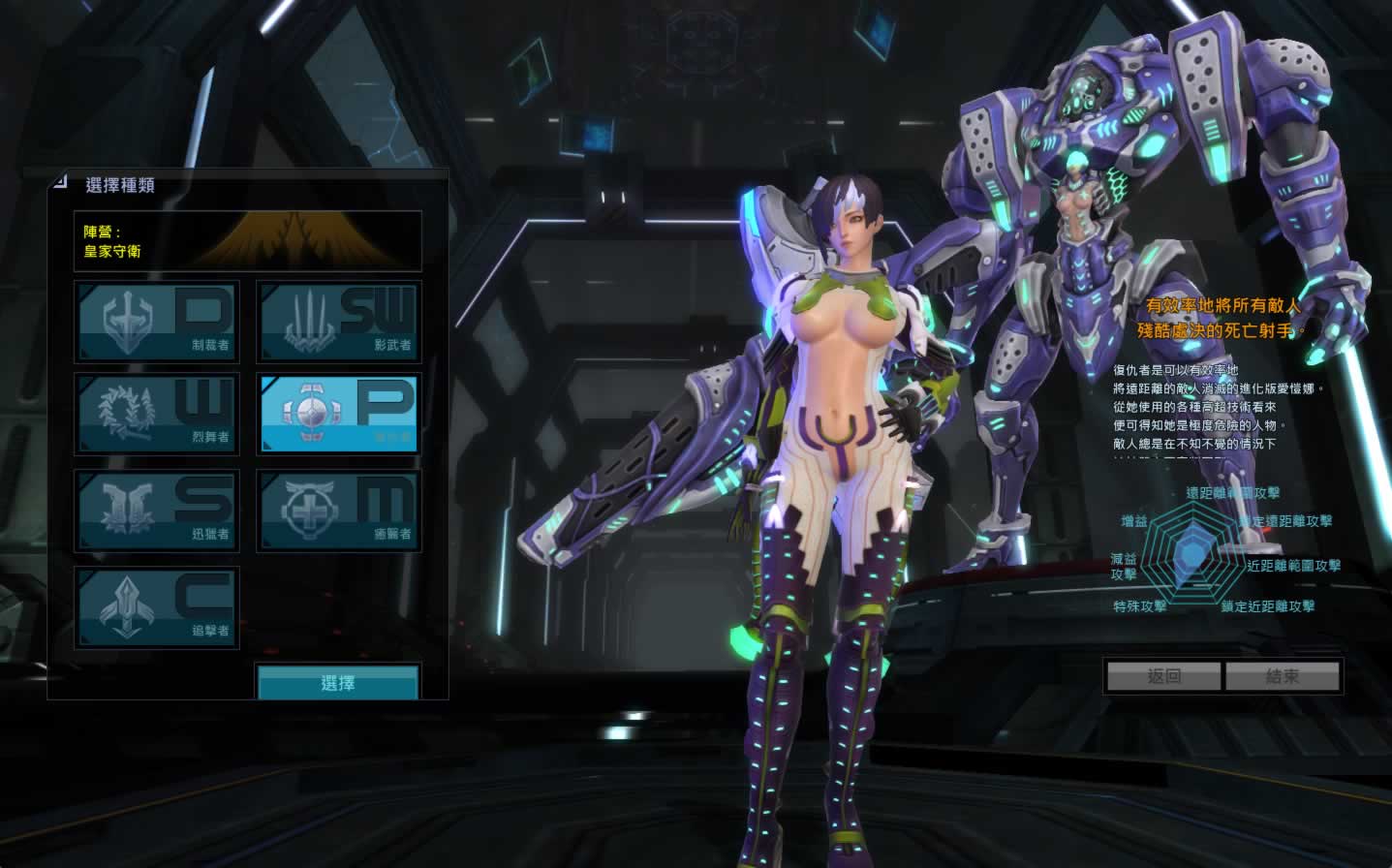This screenshot has width=1392, height=868.
Task: Select the 影武者 class tile marked SW
Action: click(338, 322)
